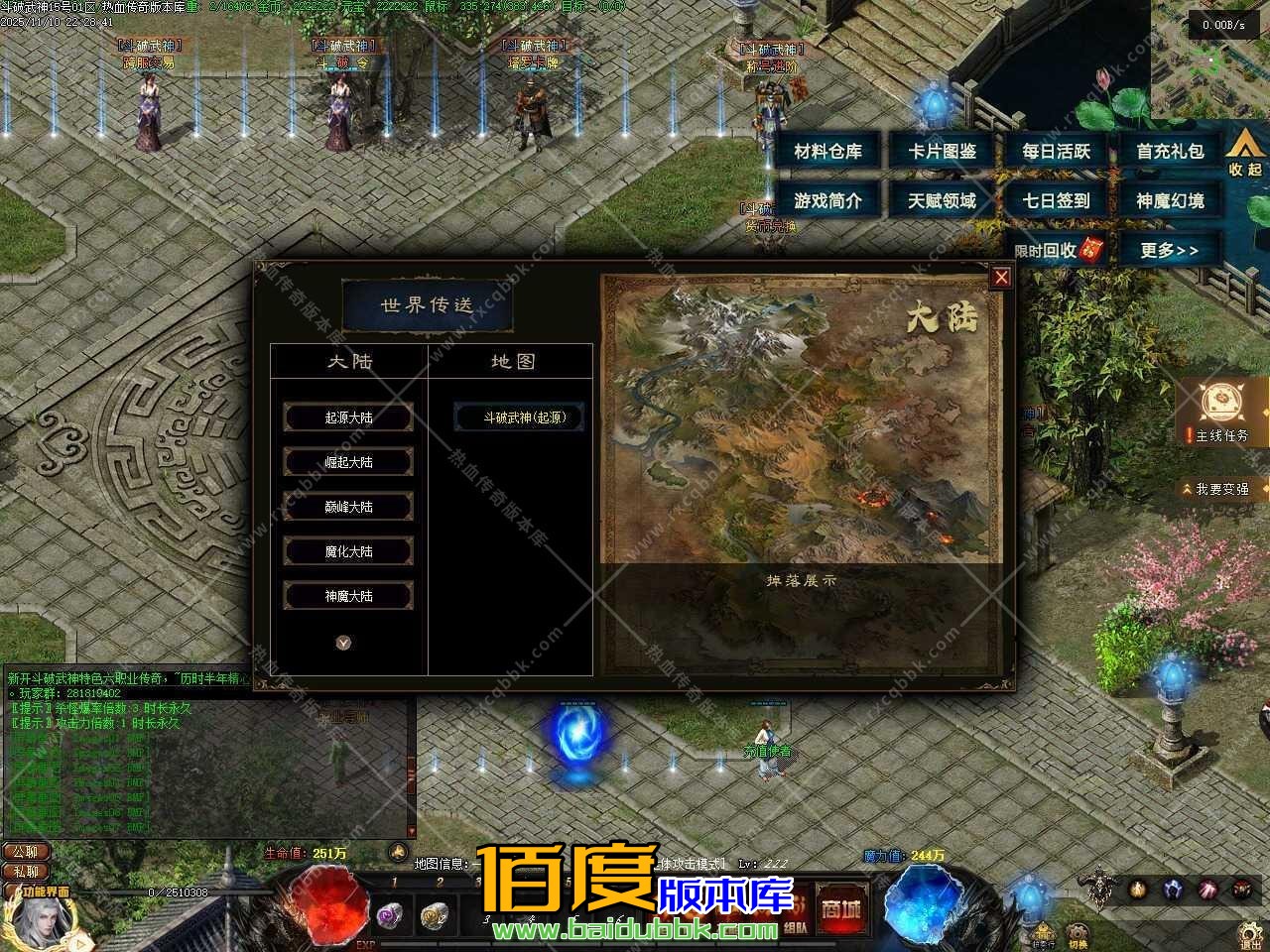Viewport: 1270px width, 952px height.
Task: Collapse the right menu with 收起
Action: pyautogui.click(x=1242, y=151)
